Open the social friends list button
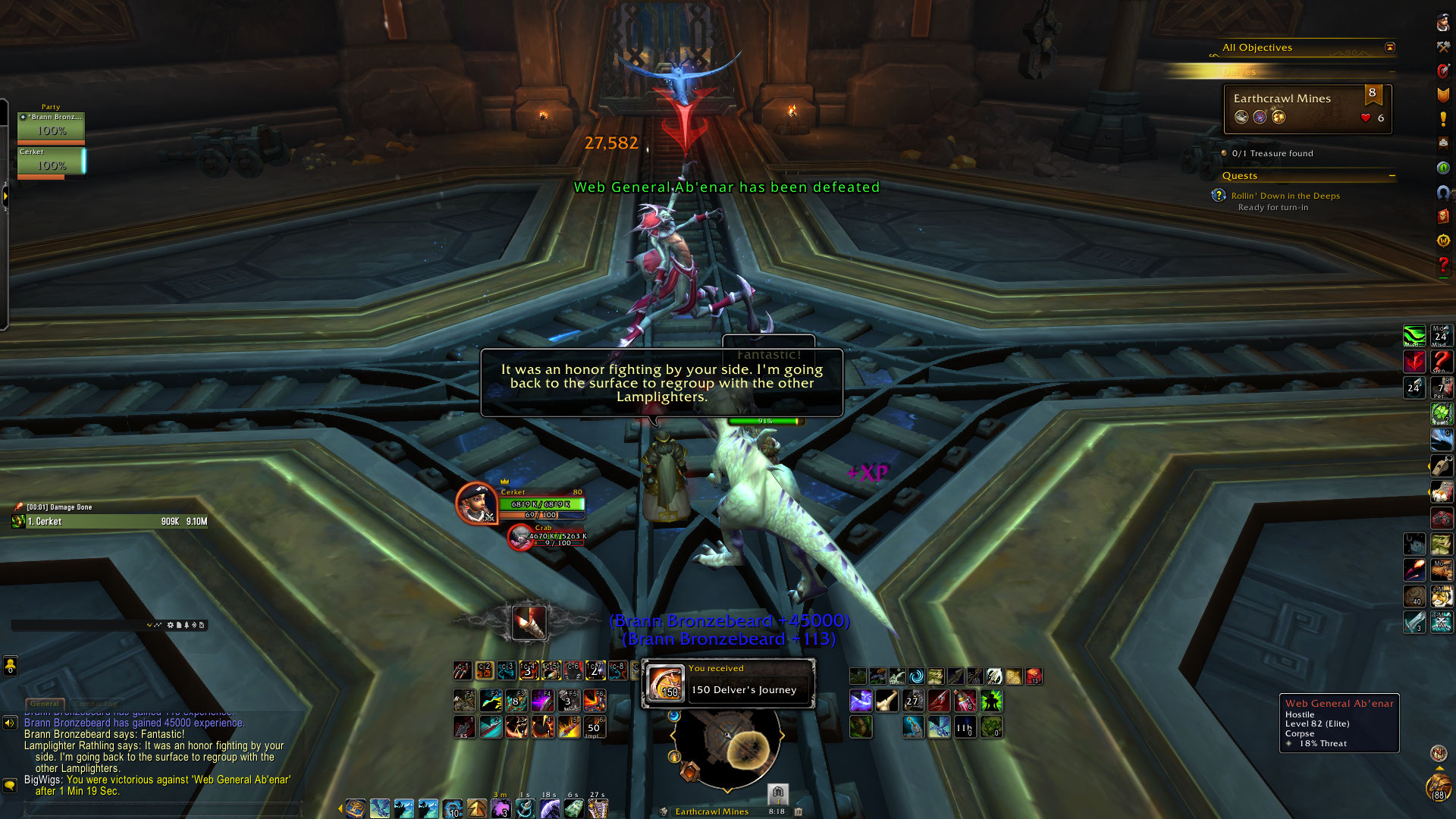1456x819 pixels. [10, 666]
